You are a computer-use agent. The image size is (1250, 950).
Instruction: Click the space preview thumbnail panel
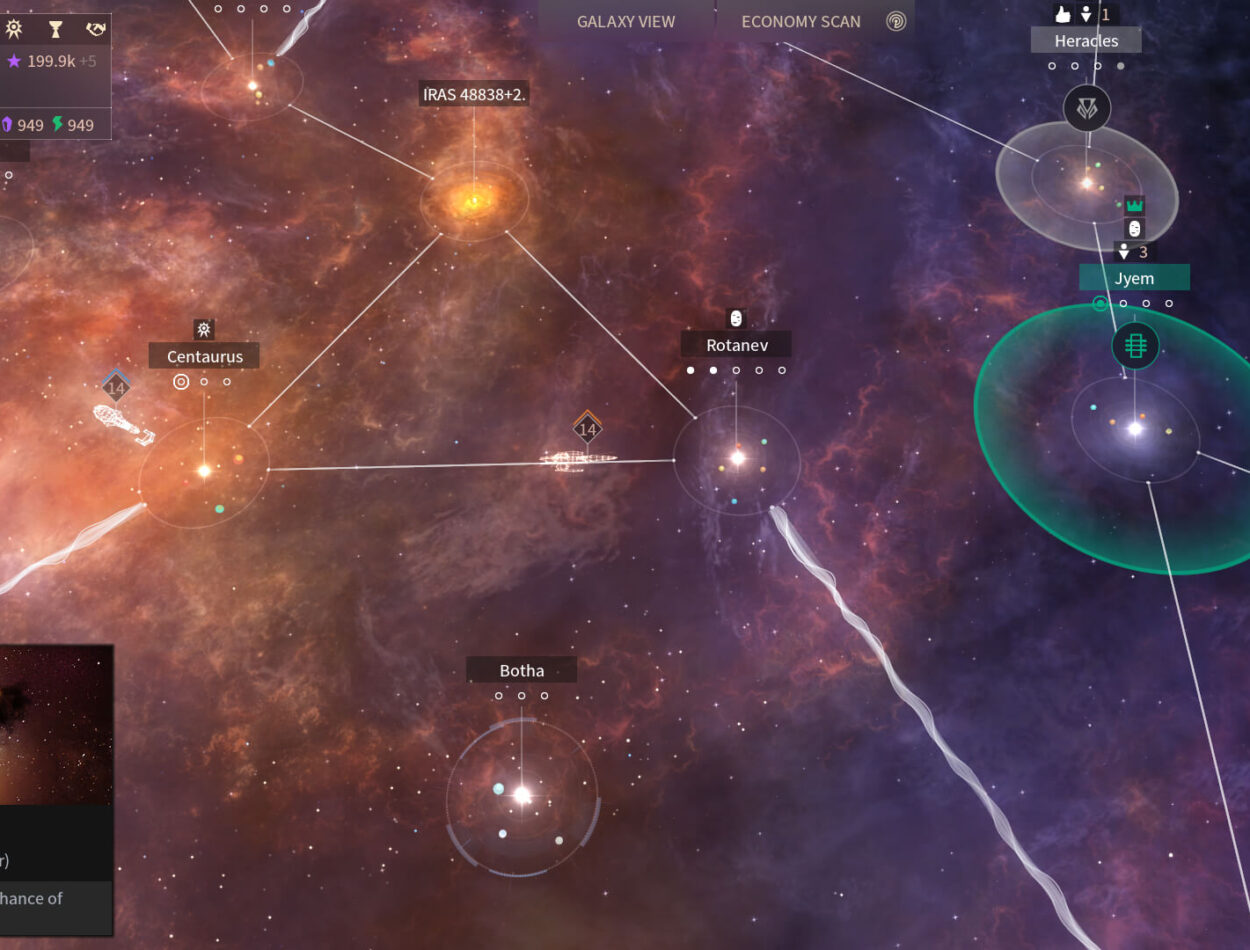pyautogui.click(x=56, y=725)
